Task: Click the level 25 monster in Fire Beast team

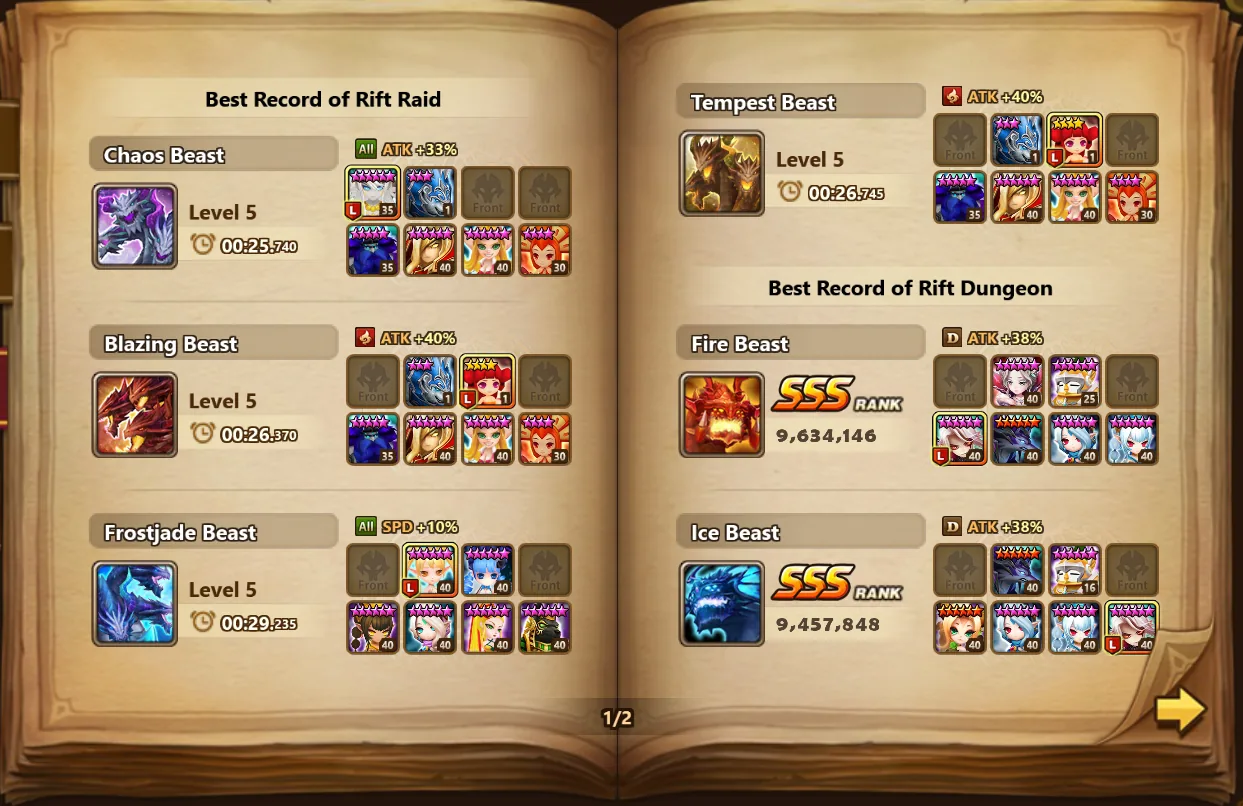Action: pos(1076,381)
